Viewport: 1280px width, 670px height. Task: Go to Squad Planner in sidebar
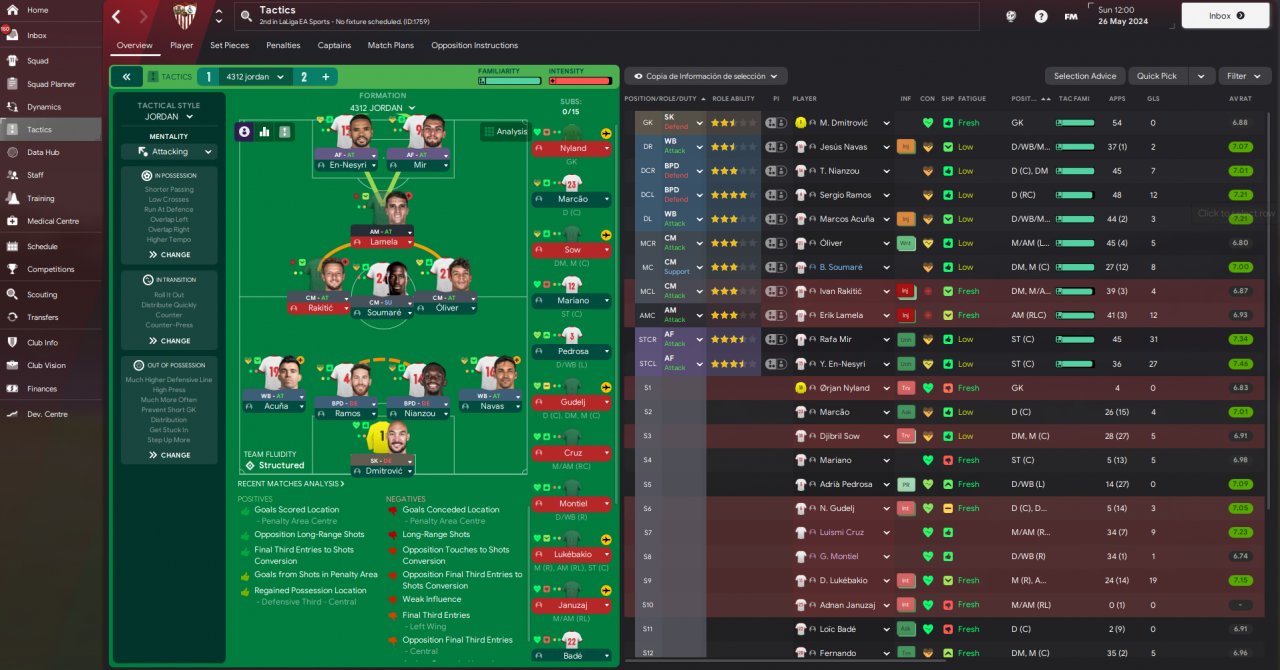(50, 84)
